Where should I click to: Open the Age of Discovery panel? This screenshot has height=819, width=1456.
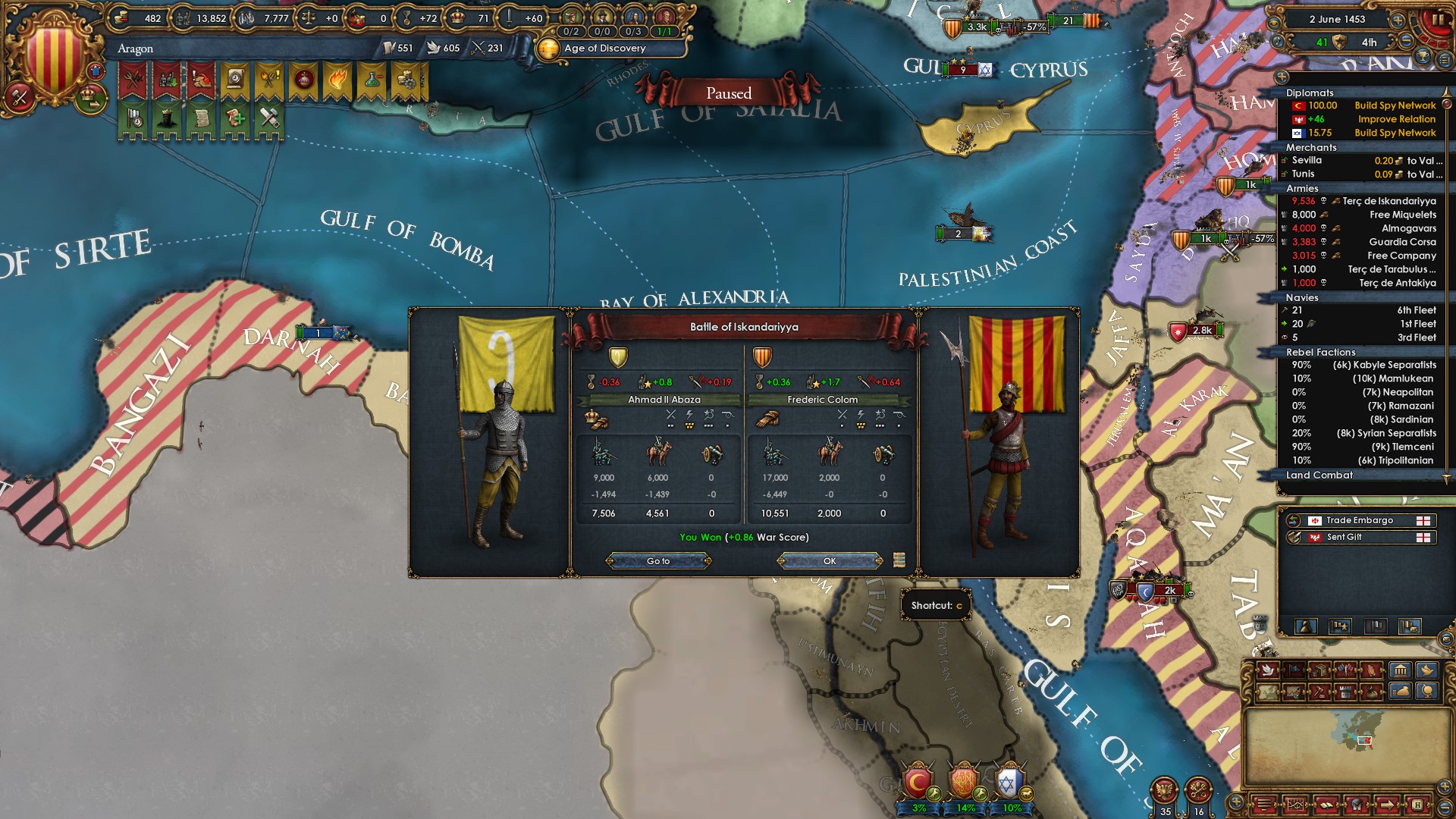[604, 49]
